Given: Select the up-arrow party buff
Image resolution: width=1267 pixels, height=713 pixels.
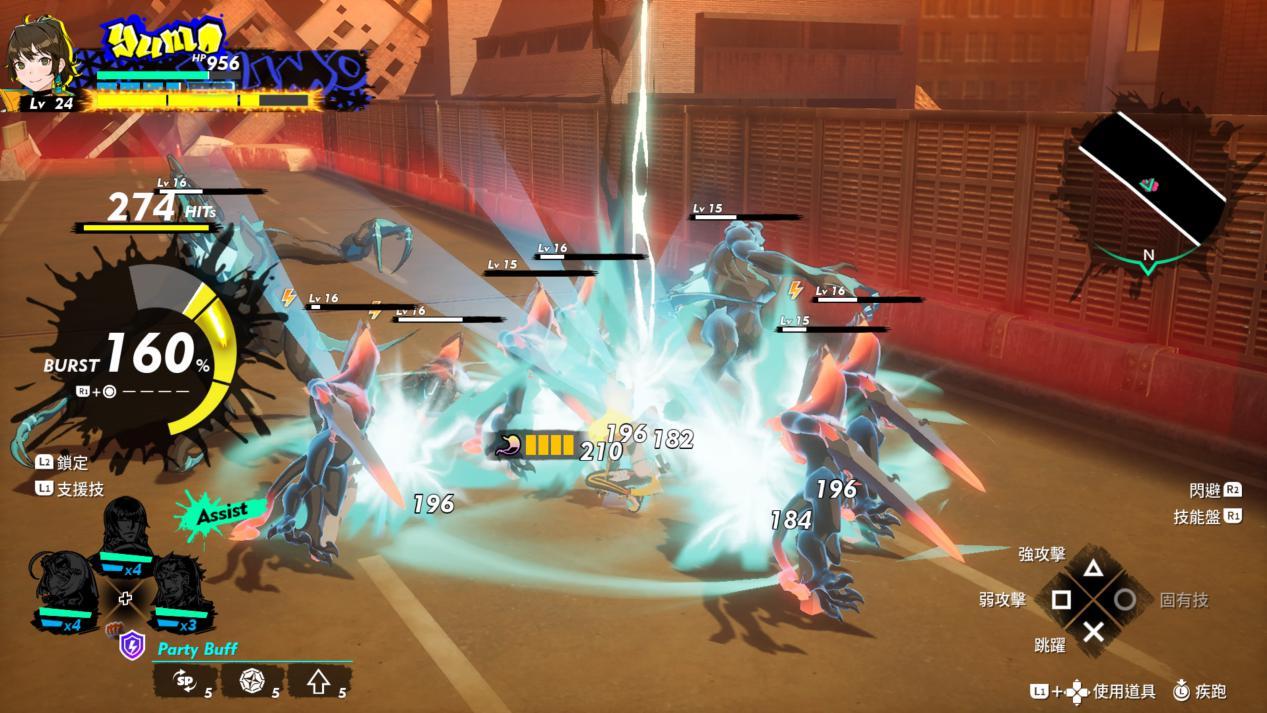Looking at the screenshot, I should 319,682.
